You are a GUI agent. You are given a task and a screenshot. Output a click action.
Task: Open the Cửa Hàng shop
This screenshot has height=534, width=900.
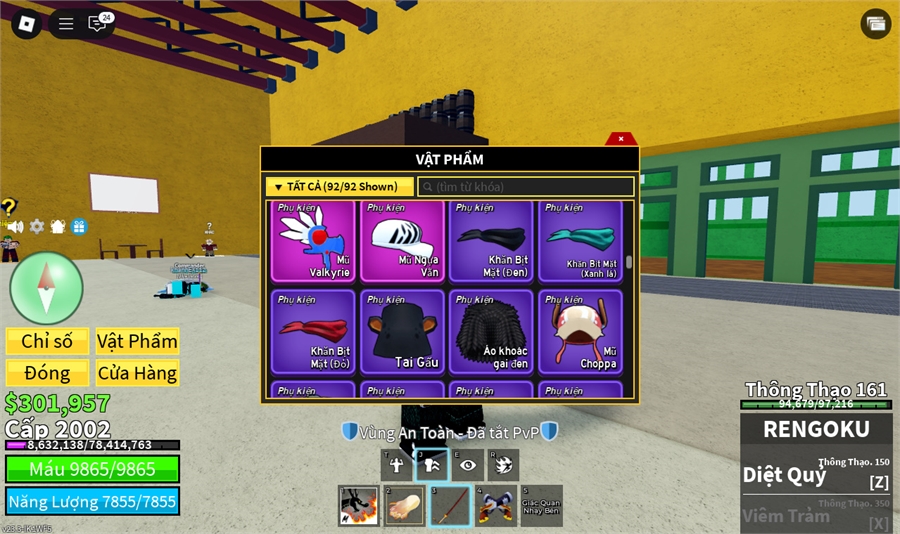coord(137,373)
